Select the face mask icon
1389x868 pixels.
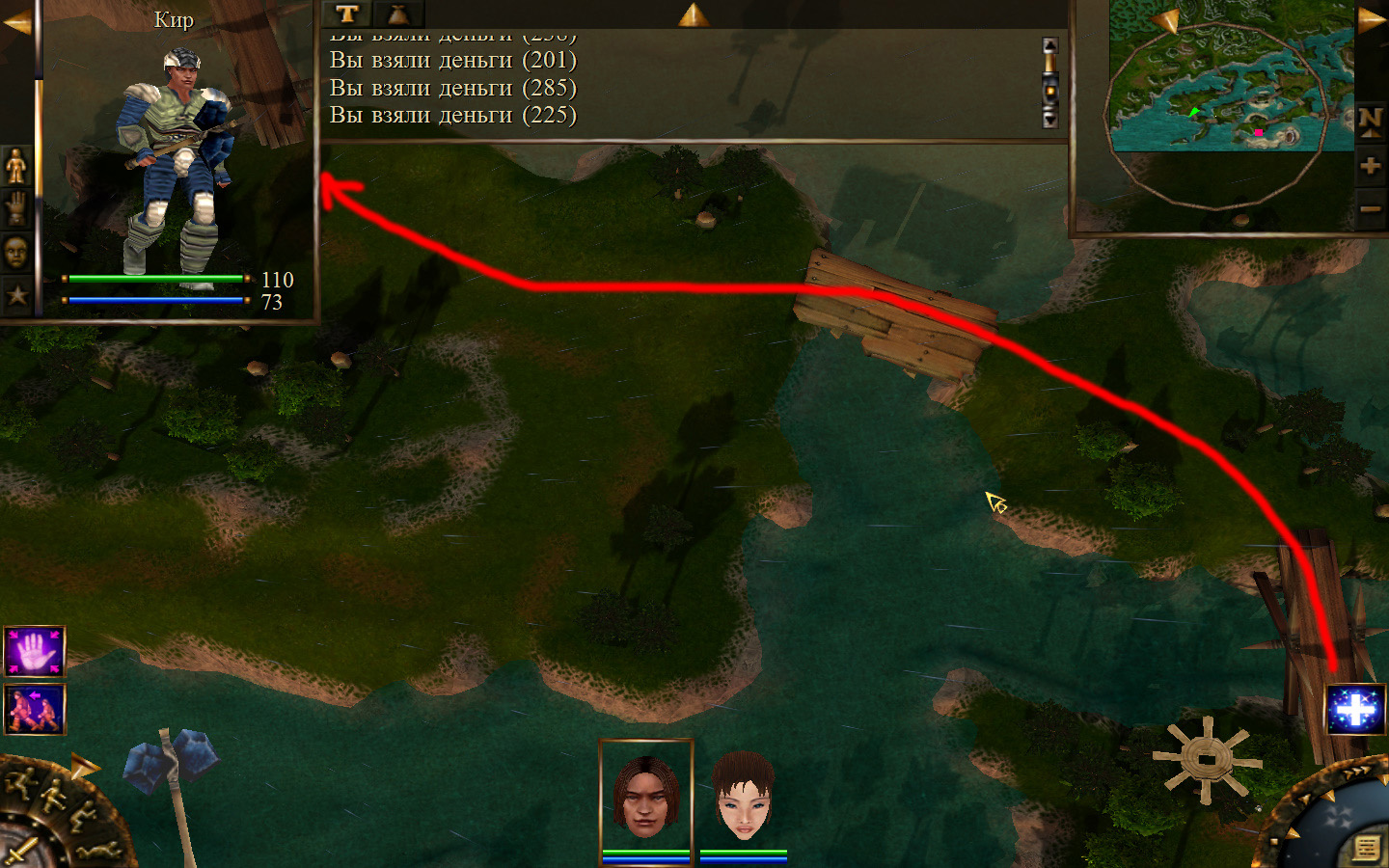[16, 253]
